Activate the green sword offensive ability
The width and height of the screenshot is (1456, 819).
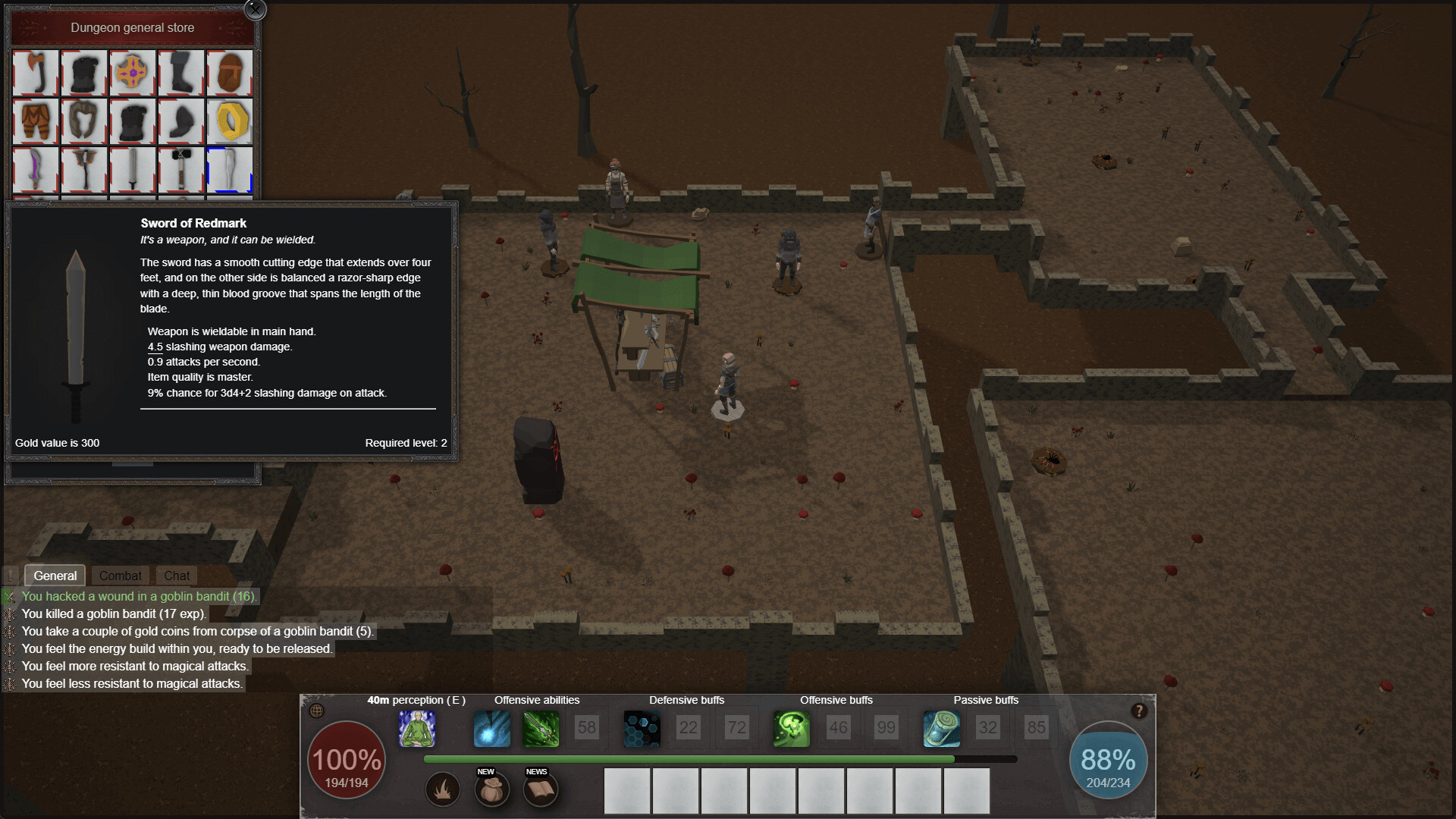point(541,729)
